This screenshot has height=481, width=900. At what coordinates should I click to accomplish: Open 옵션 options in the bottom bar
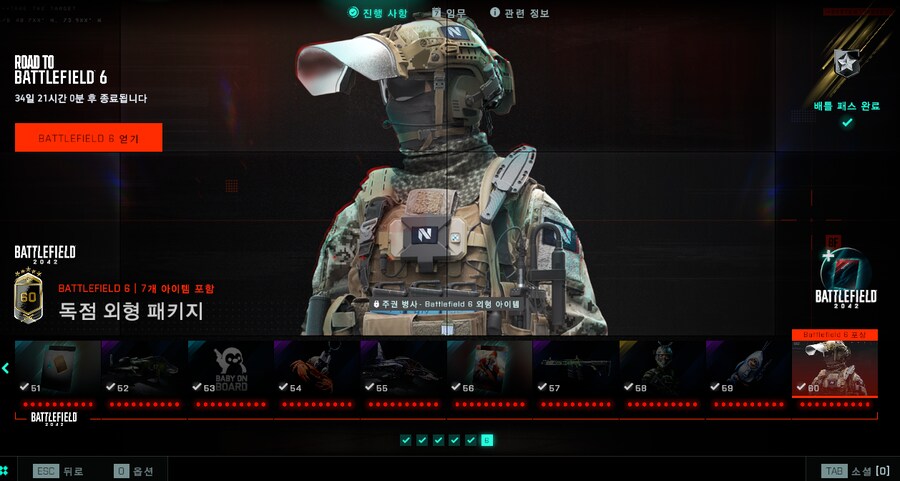pos(135,470)
